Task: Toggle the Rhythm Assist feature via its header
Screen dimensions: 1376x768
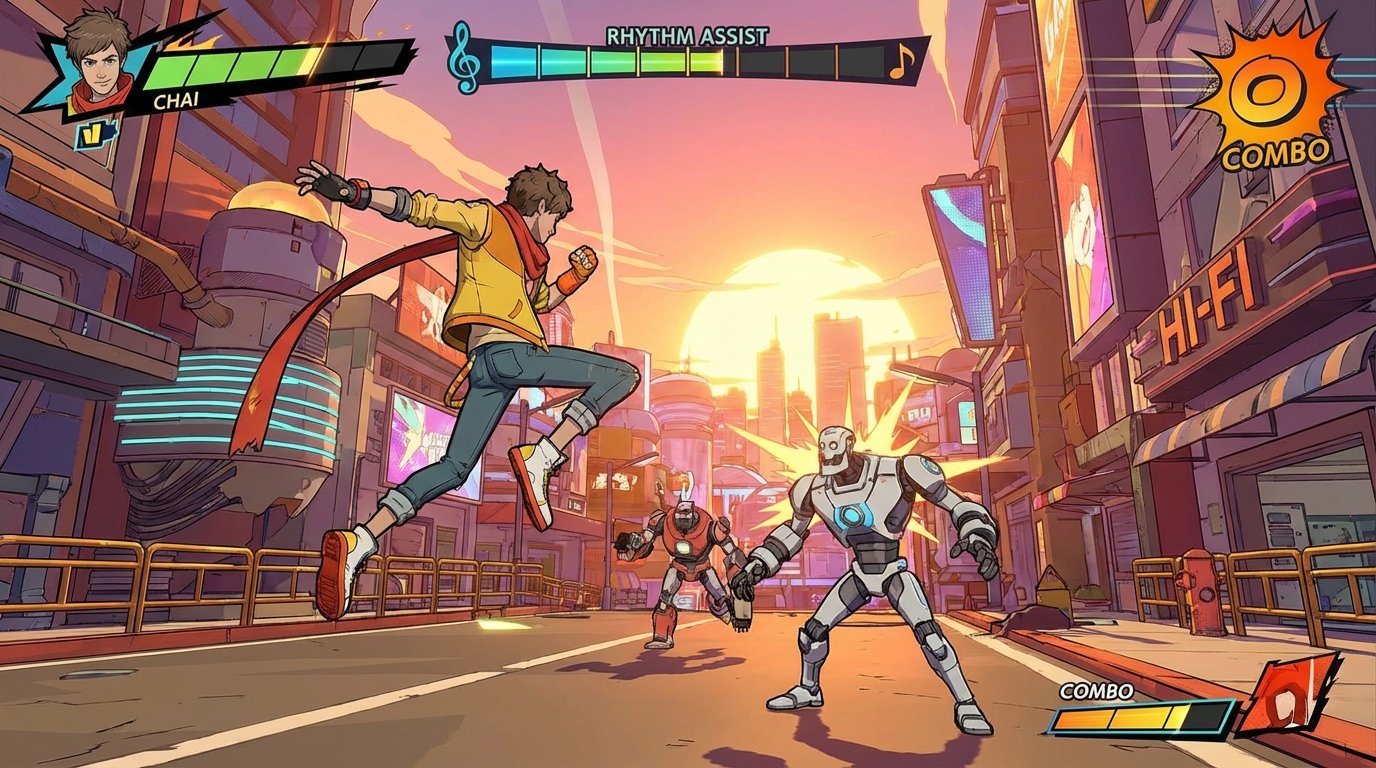Action: [x=685, y=33]
